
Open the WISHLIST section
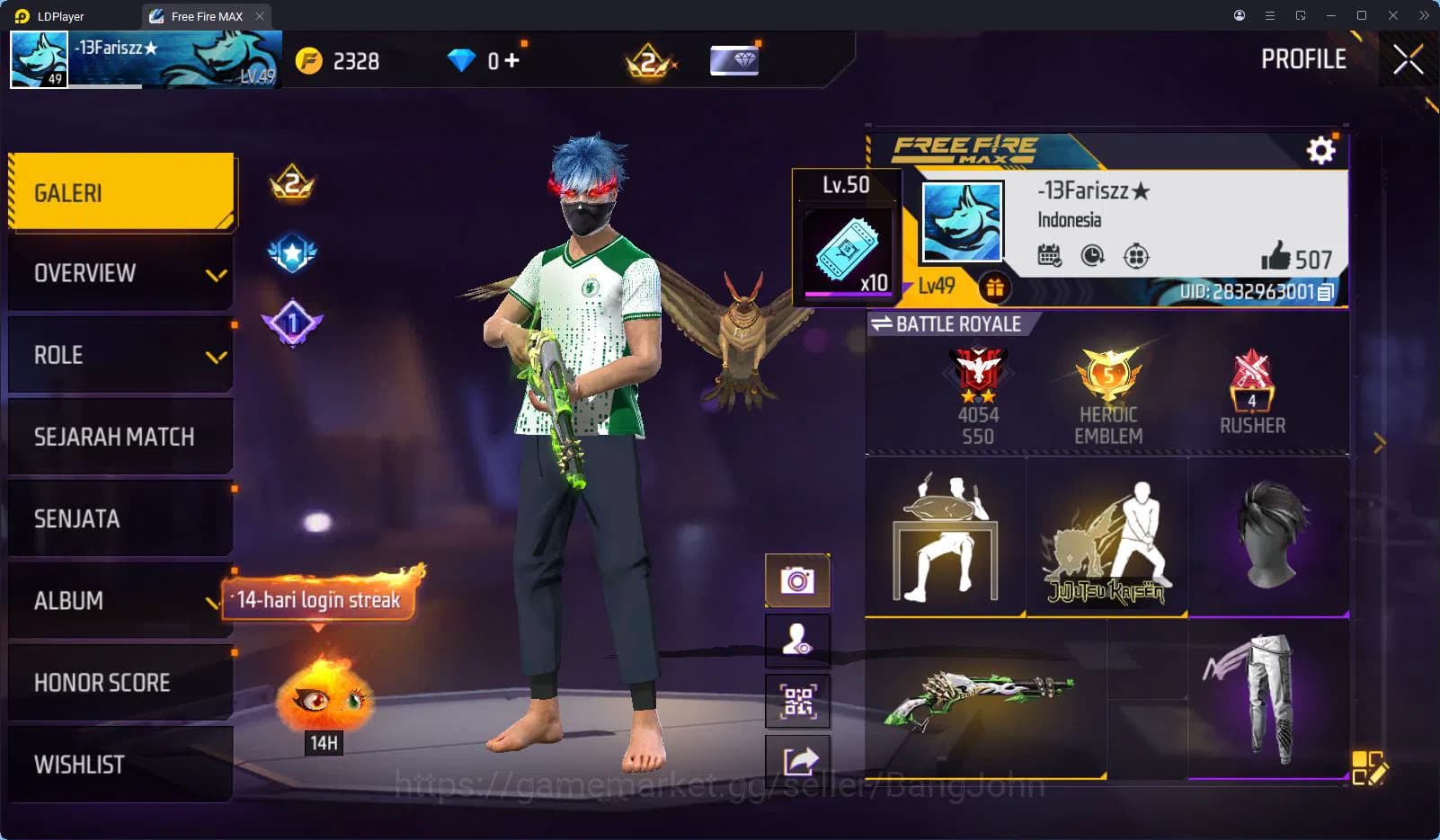click(121, 764)
